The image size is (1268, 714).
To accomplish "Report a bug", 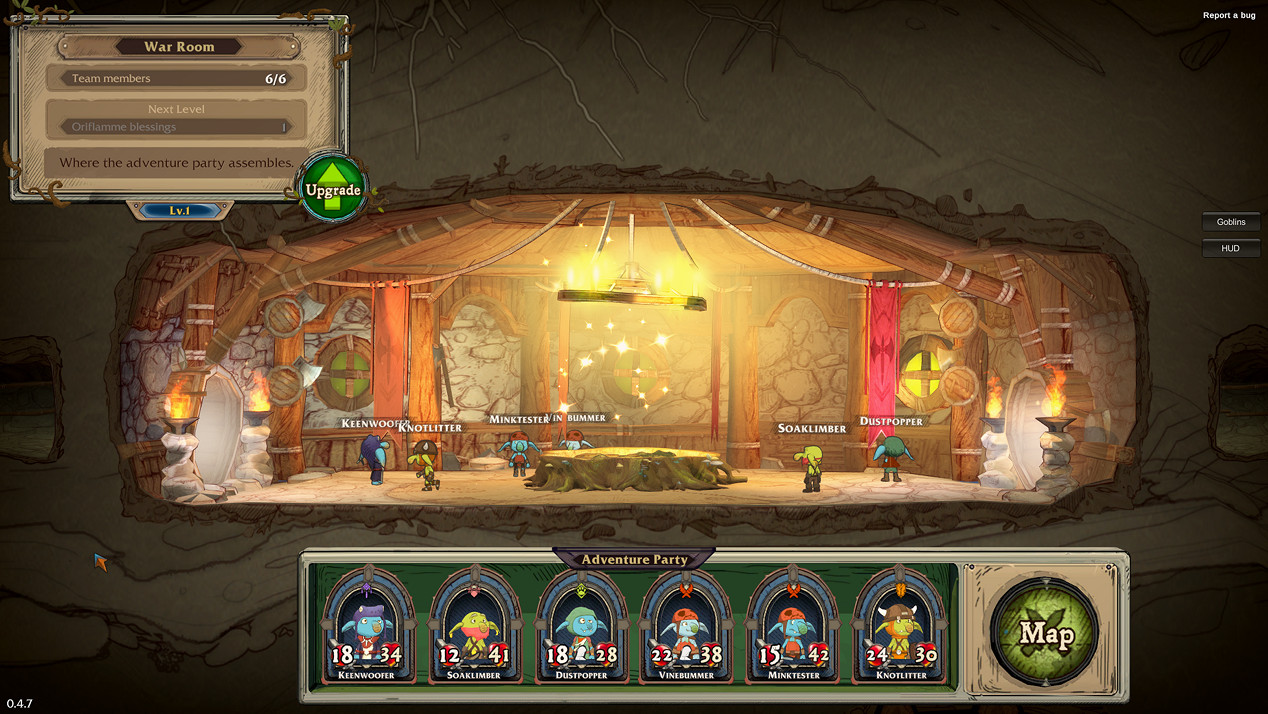I will point(1229,15).
